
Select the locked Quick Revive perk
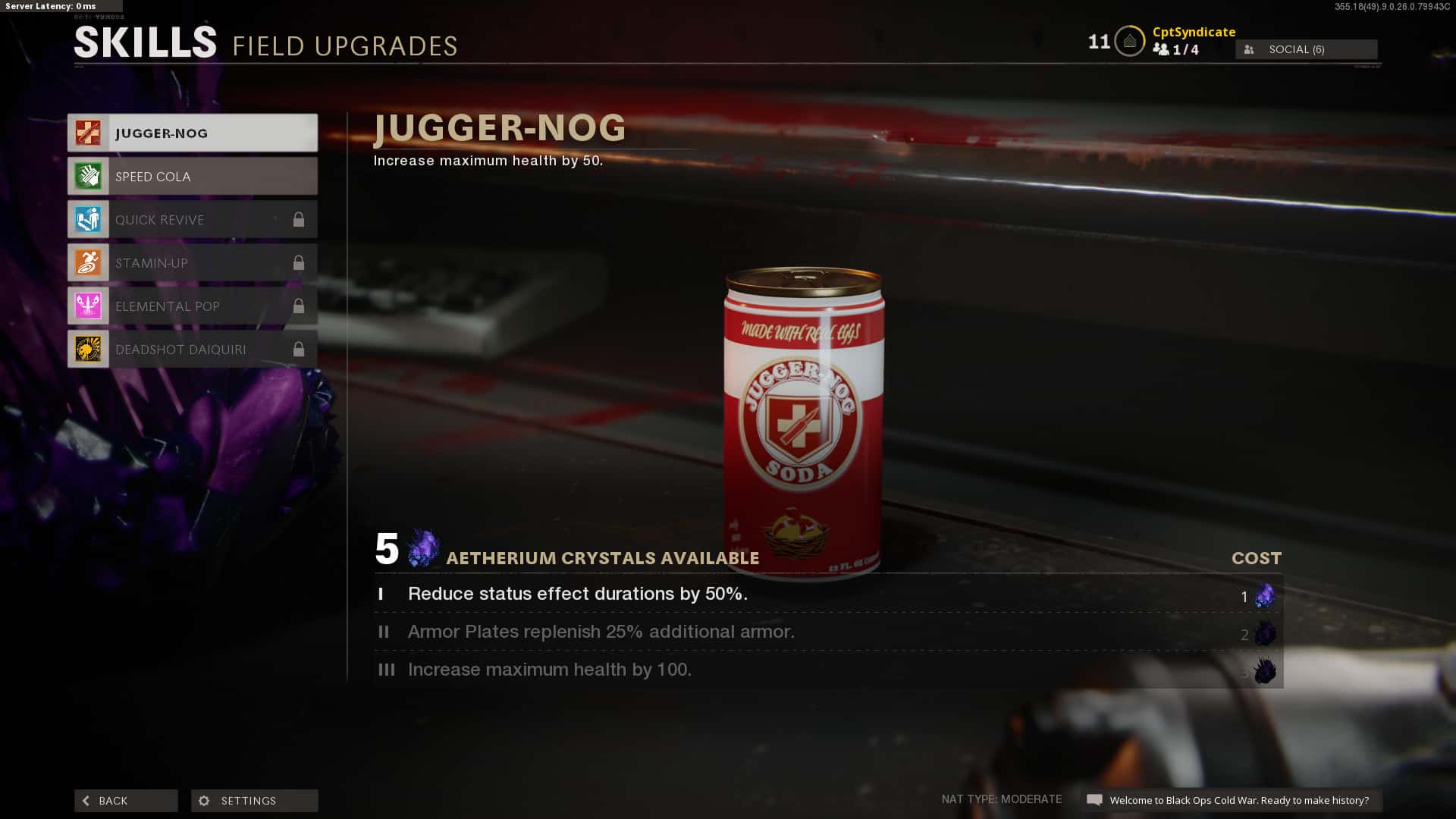point(193,220)
